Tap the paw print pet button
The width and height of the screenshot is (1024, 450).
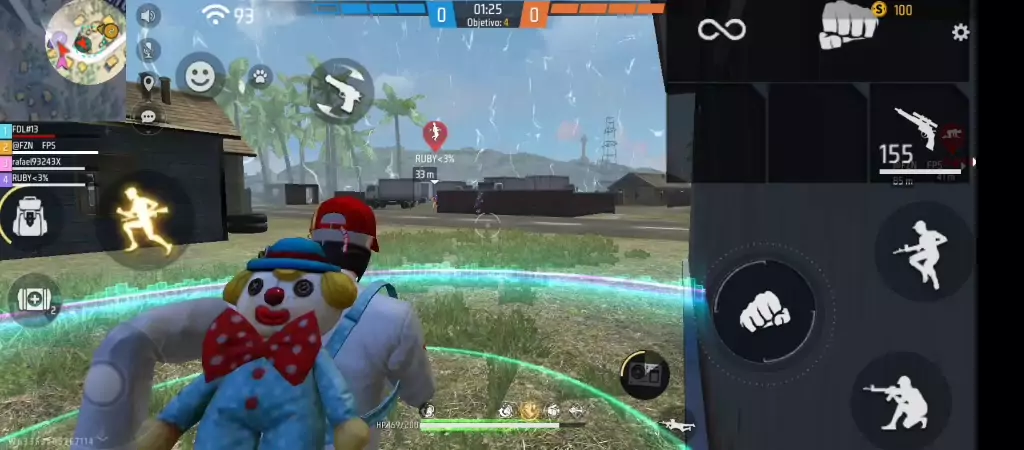pyautogui.click(x=260, y=76)
